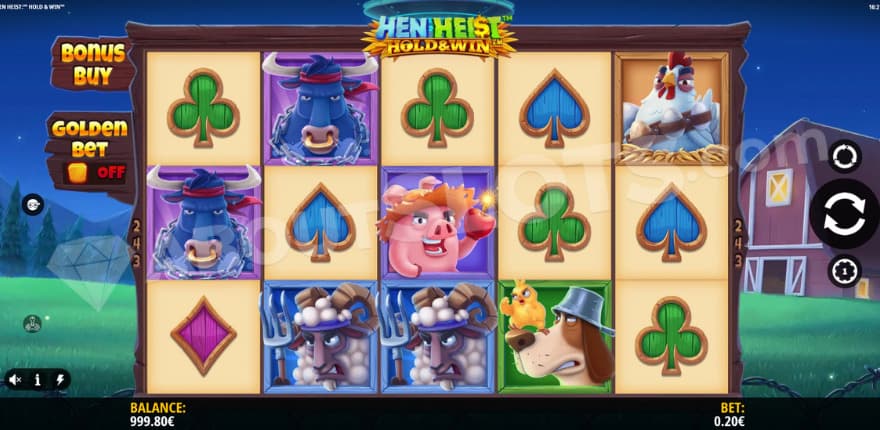Toggle the Golden Bet switch

point(94,171)
